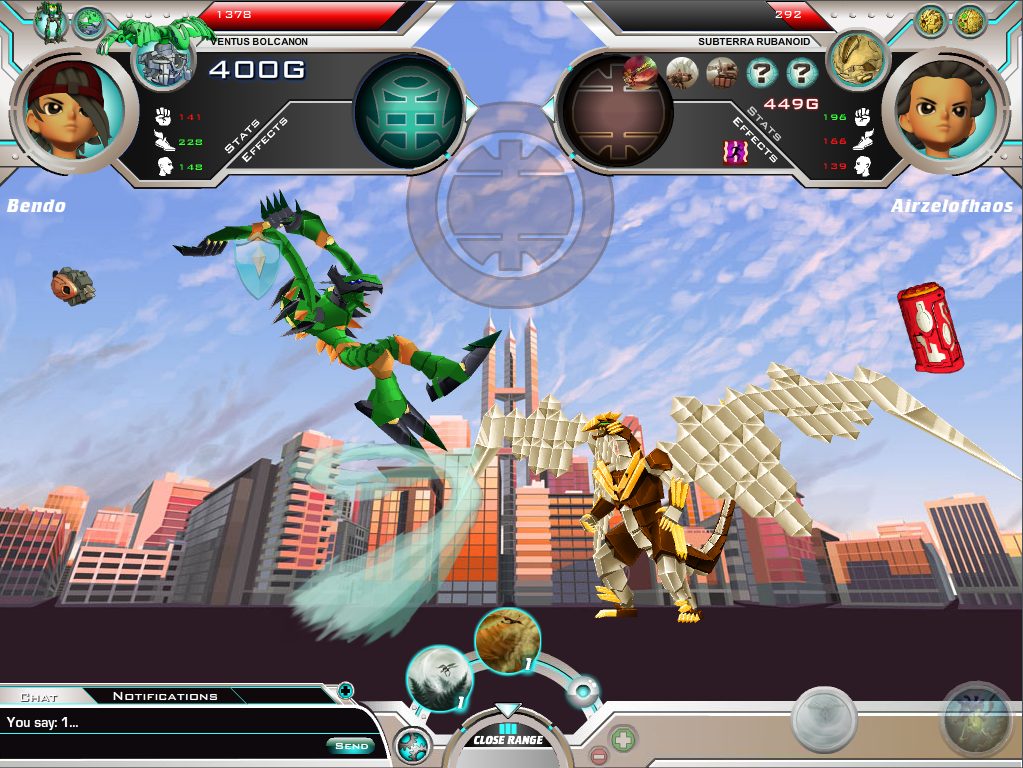The image size is (1023, 768).
Task: Click the opponent's pink running-figure effect icon
Action: click(735, 151)
